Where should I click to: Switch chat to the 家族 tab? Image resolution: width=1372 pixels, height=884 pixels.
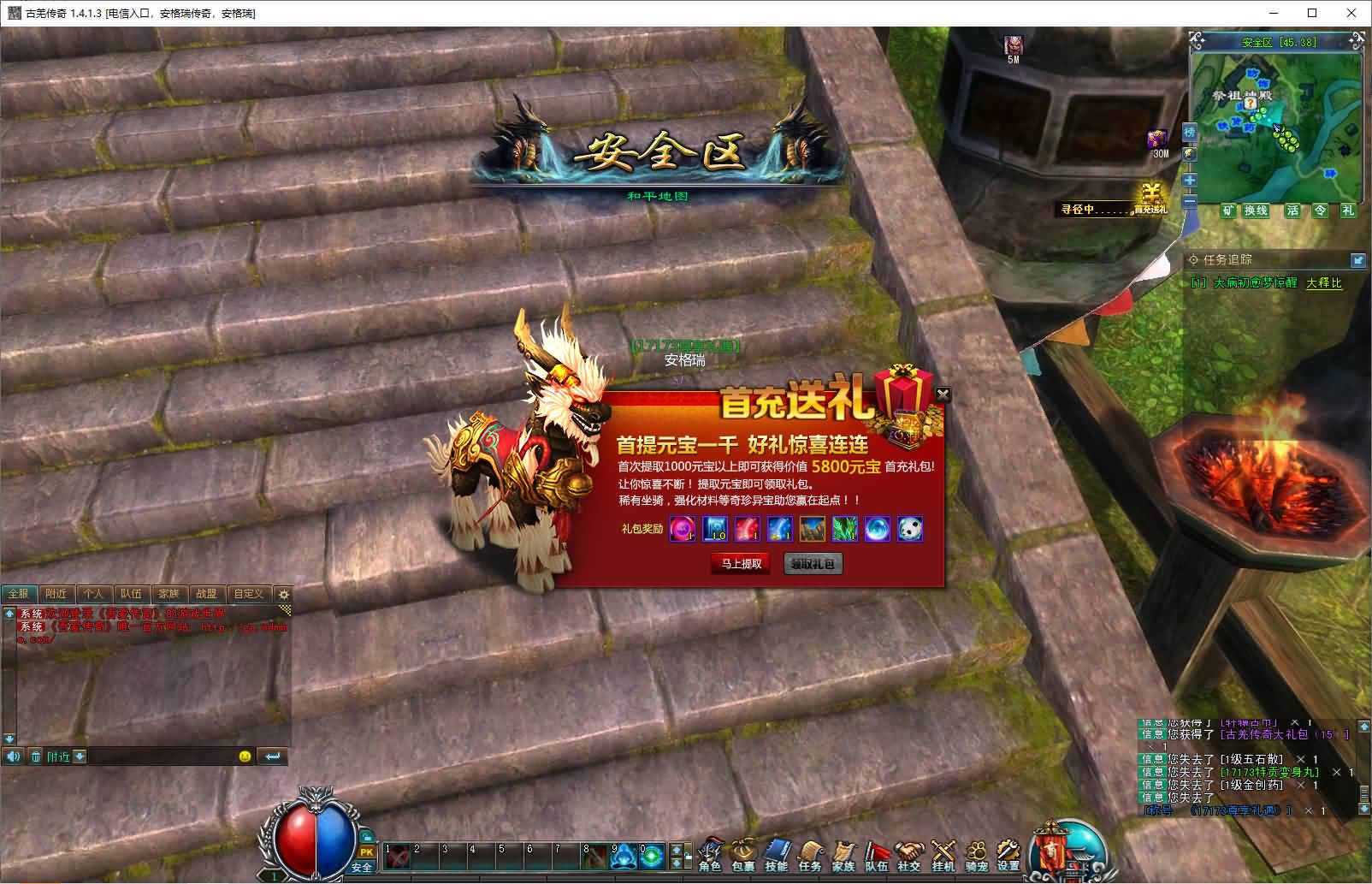[169, 593]
